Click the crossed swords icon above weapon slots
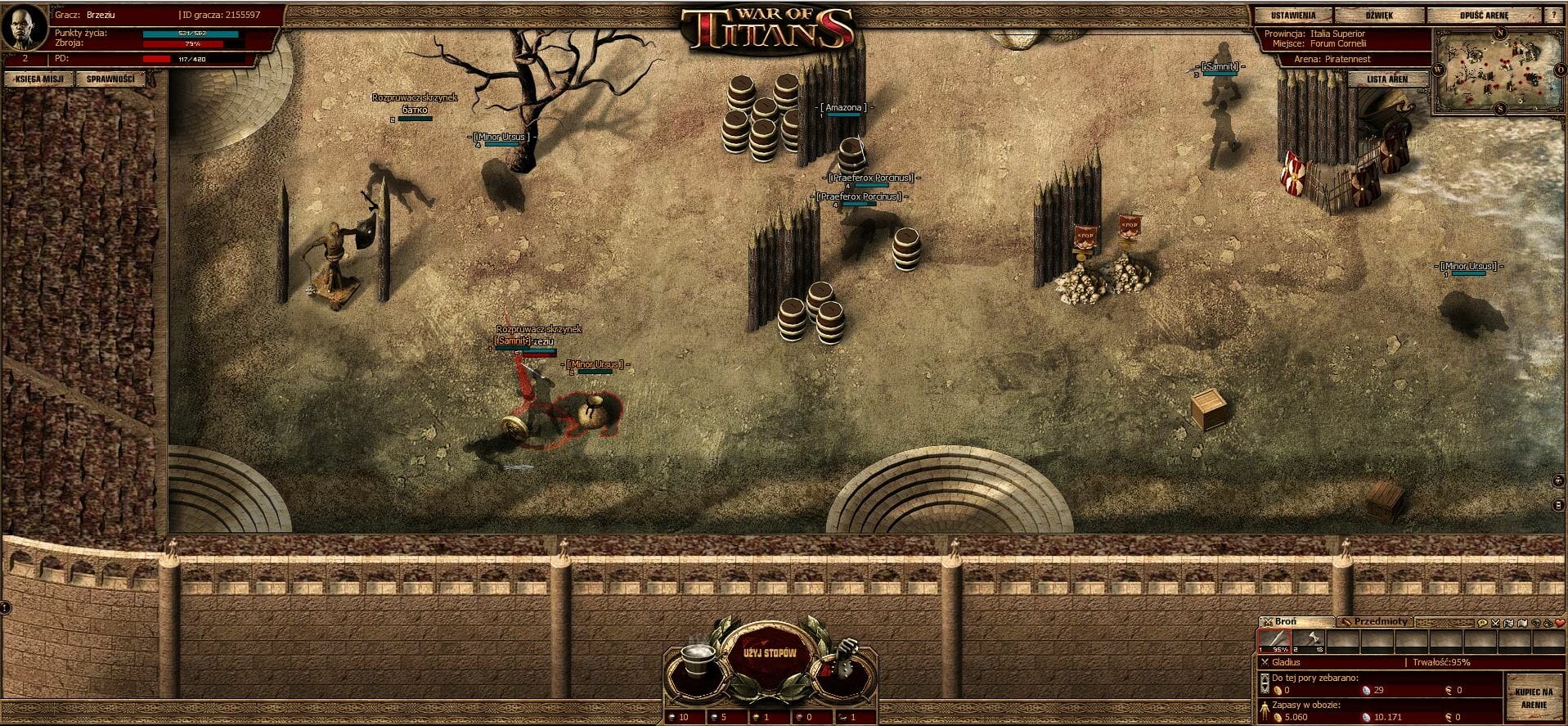 coord(1495,623)
